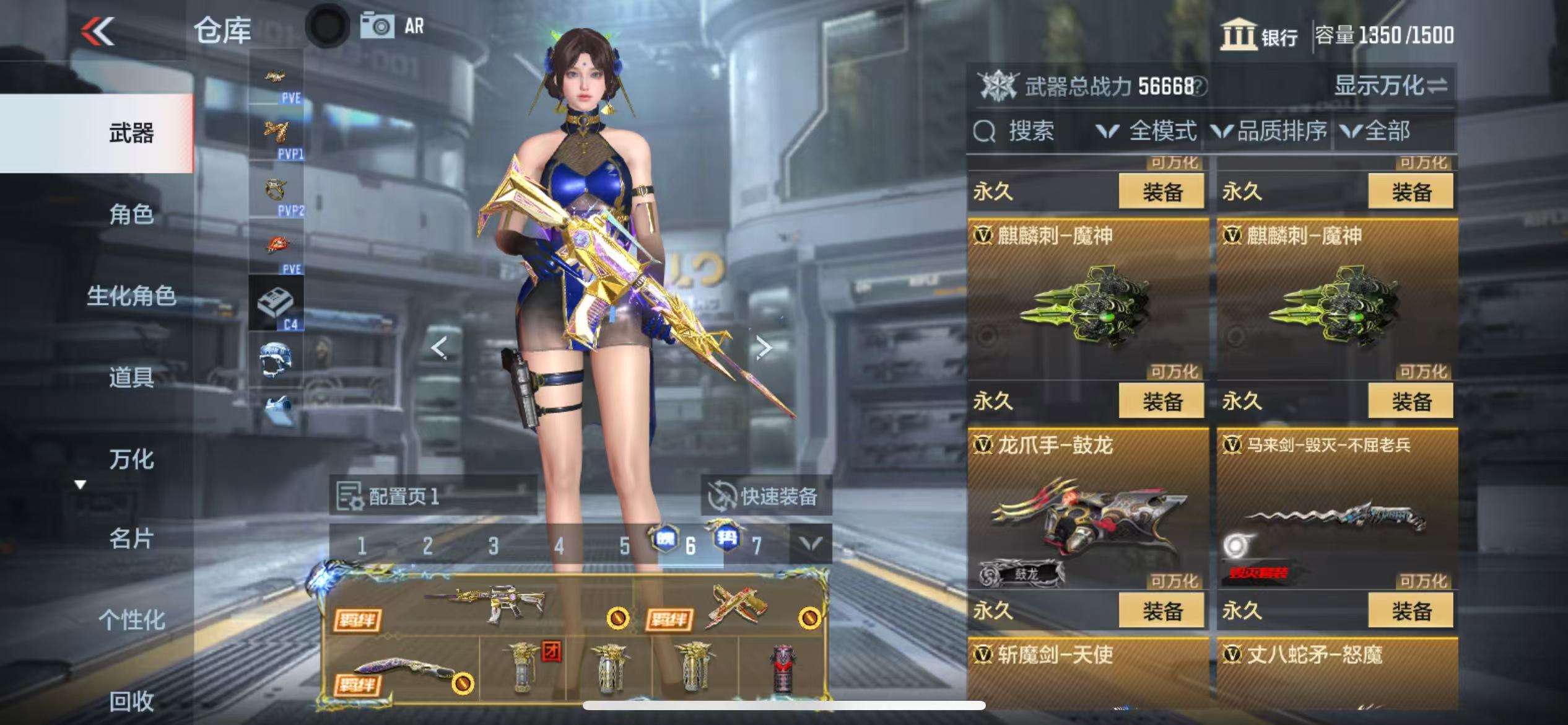Image resolution: width=1568 pixels, height=725 pixels.
Task: Toggle the 显示万化 display switch
Action: pos(1390,86)
